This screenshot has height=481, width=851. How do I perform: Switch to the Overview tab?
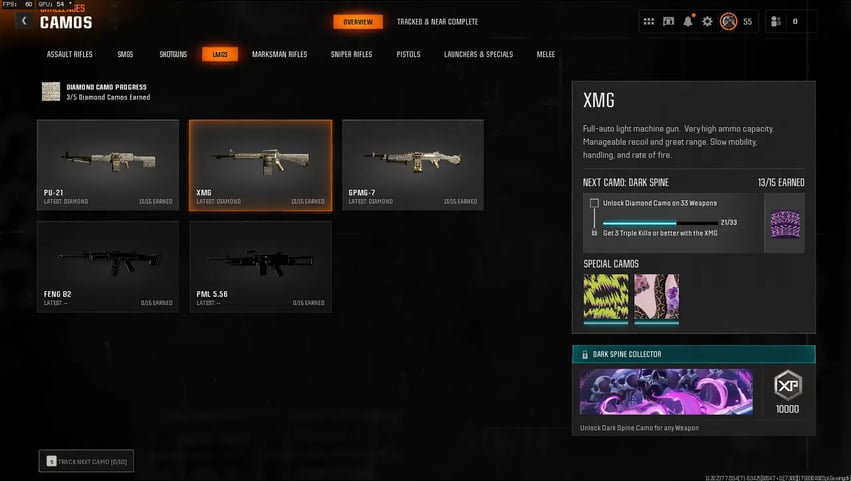(x=357, y=22)
